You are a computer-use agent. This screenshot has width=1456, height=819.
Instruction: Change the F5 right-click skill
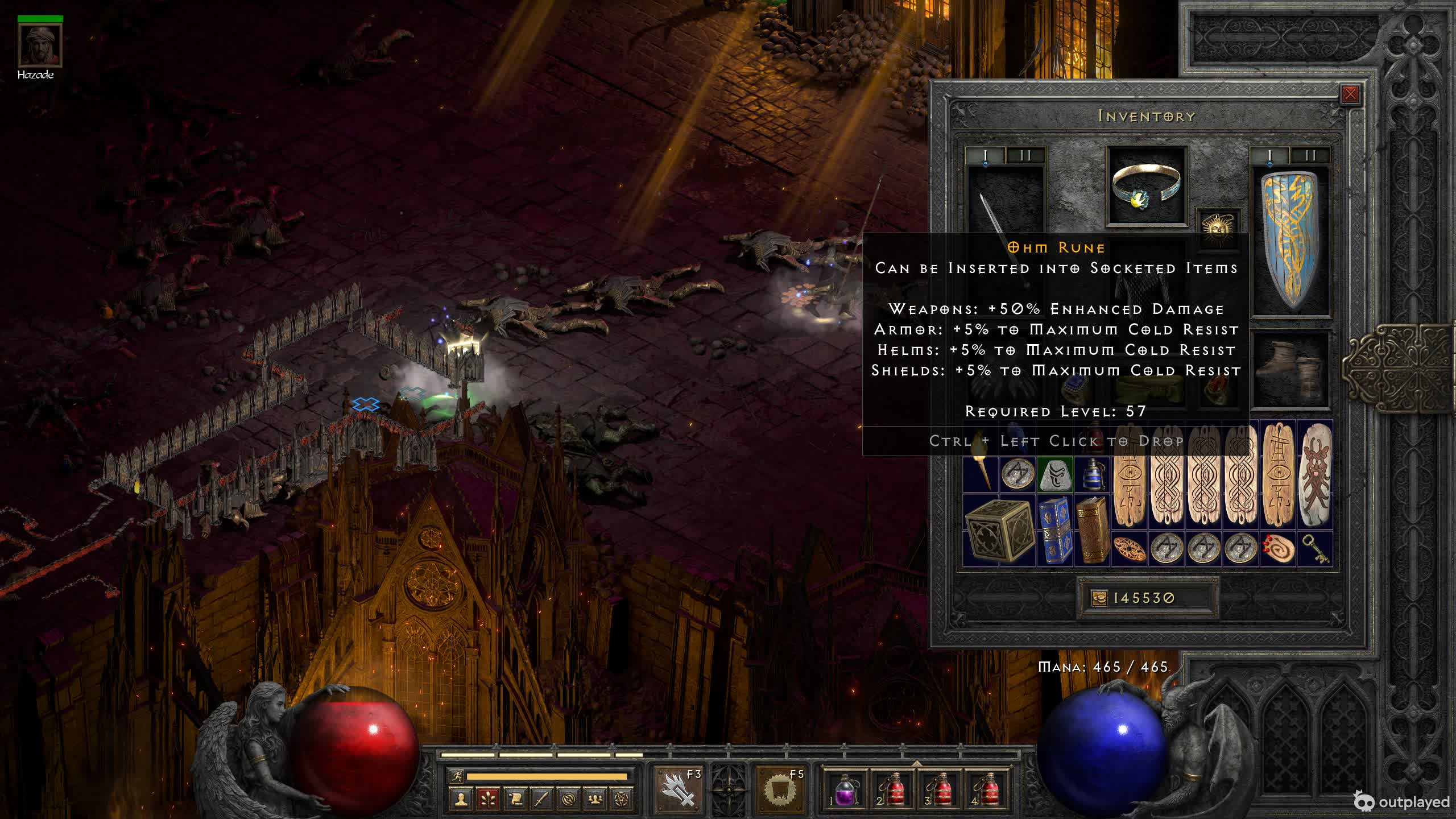pyautogui.click(x=780, y=790)
